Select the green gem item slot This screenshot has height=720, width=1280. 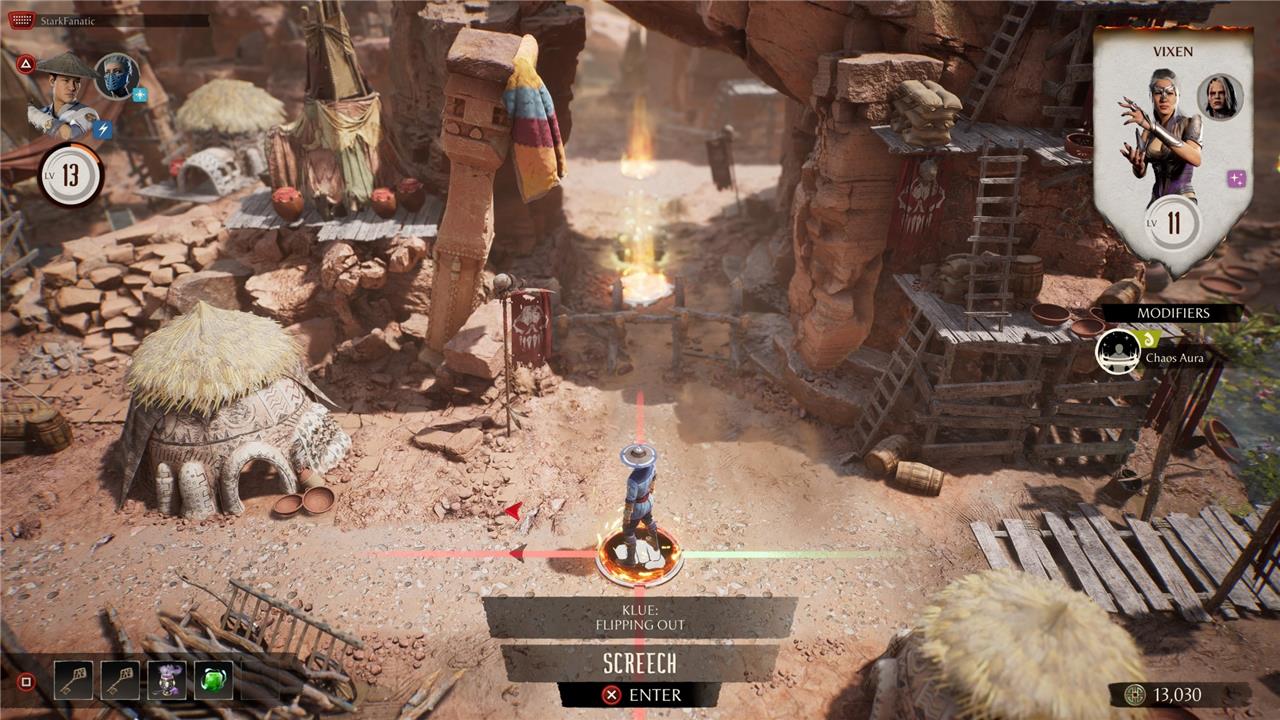(213, 680)
